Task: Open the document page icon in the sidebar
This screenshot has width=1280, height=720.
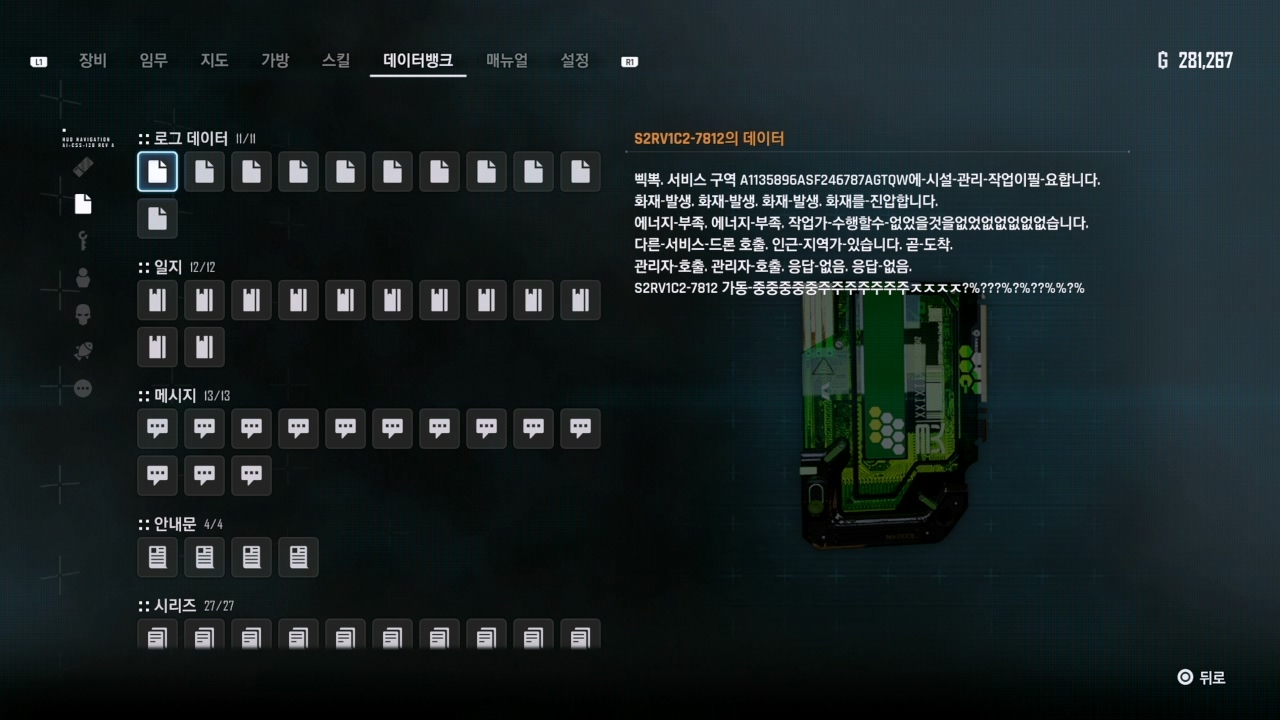Action: [83, 204]
